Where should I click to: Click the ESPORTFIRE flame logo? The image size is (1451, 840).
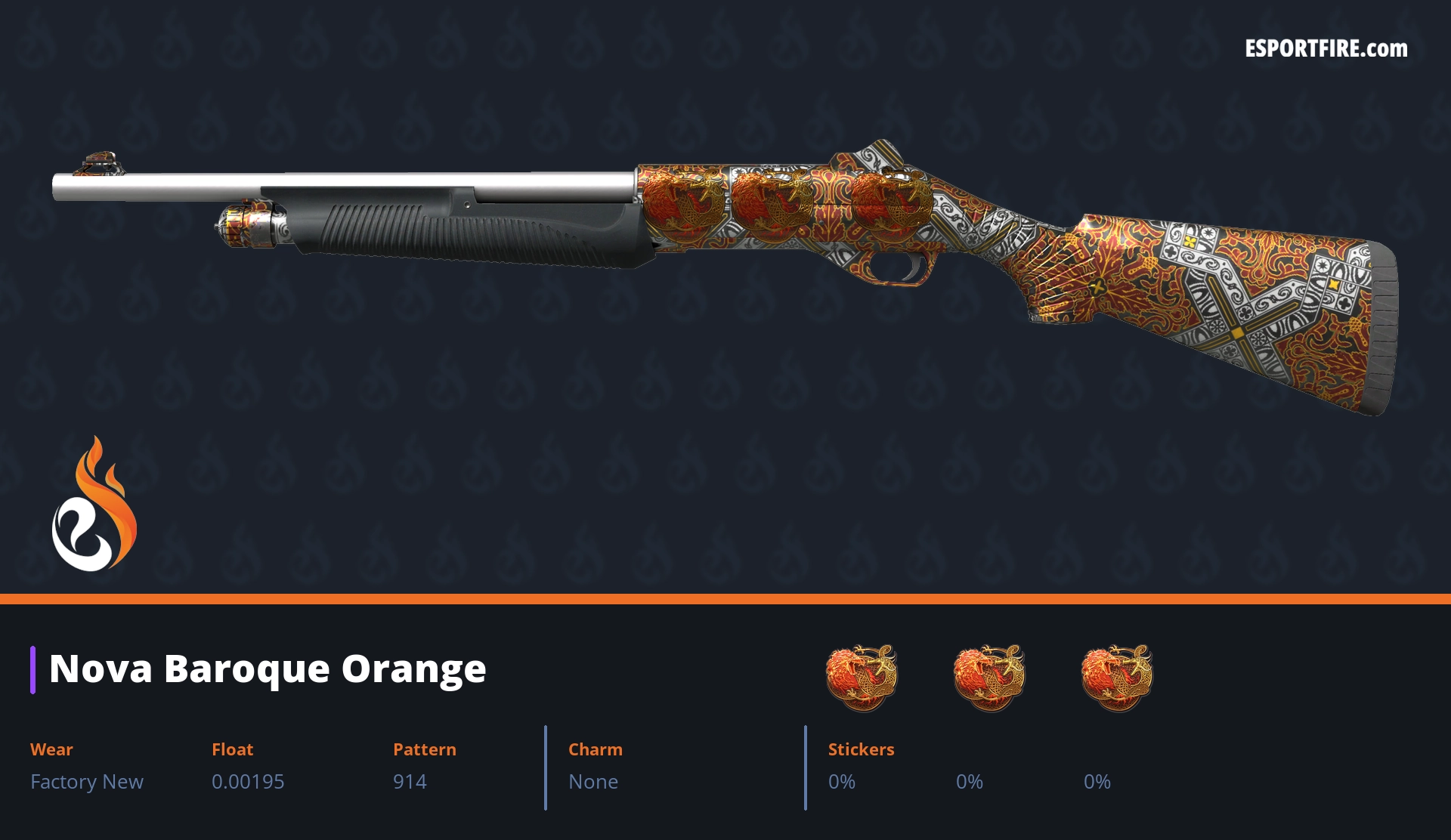click(94, 505)
